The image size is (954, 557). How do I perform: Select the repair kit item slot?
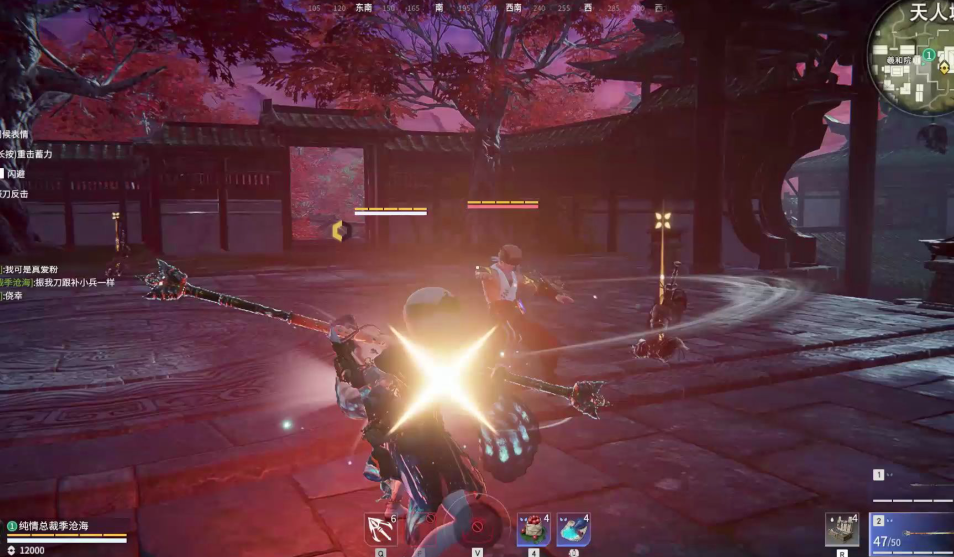pos(841,529)
